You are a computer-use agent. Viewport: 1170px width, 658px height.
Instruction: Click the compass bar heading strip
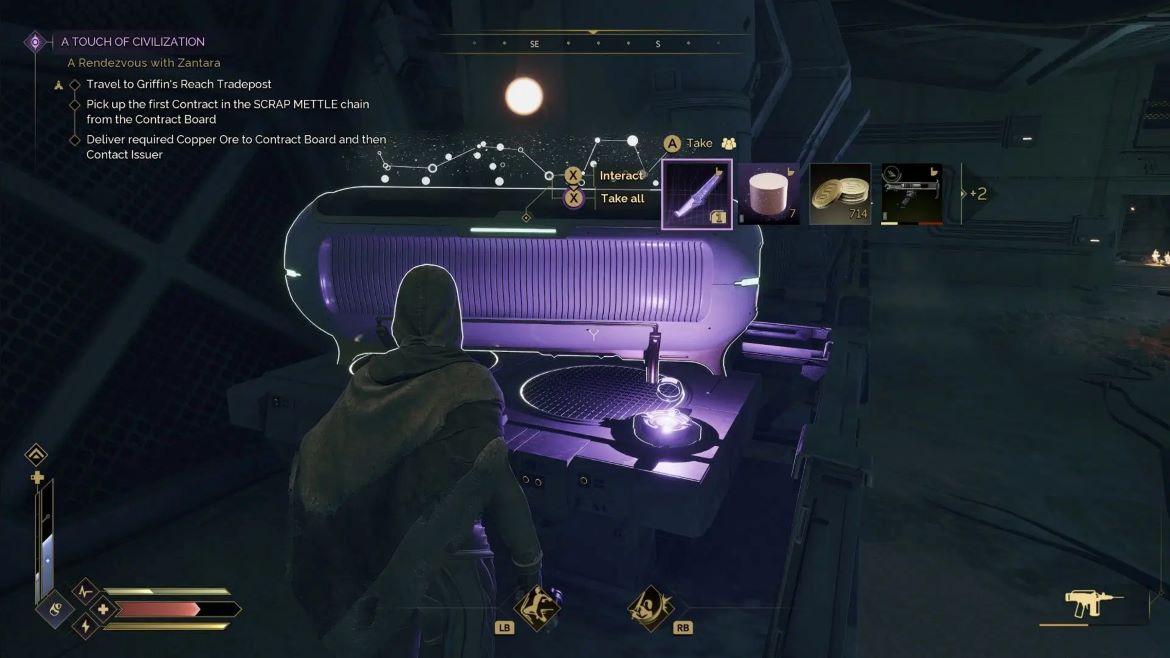(595, 44)
